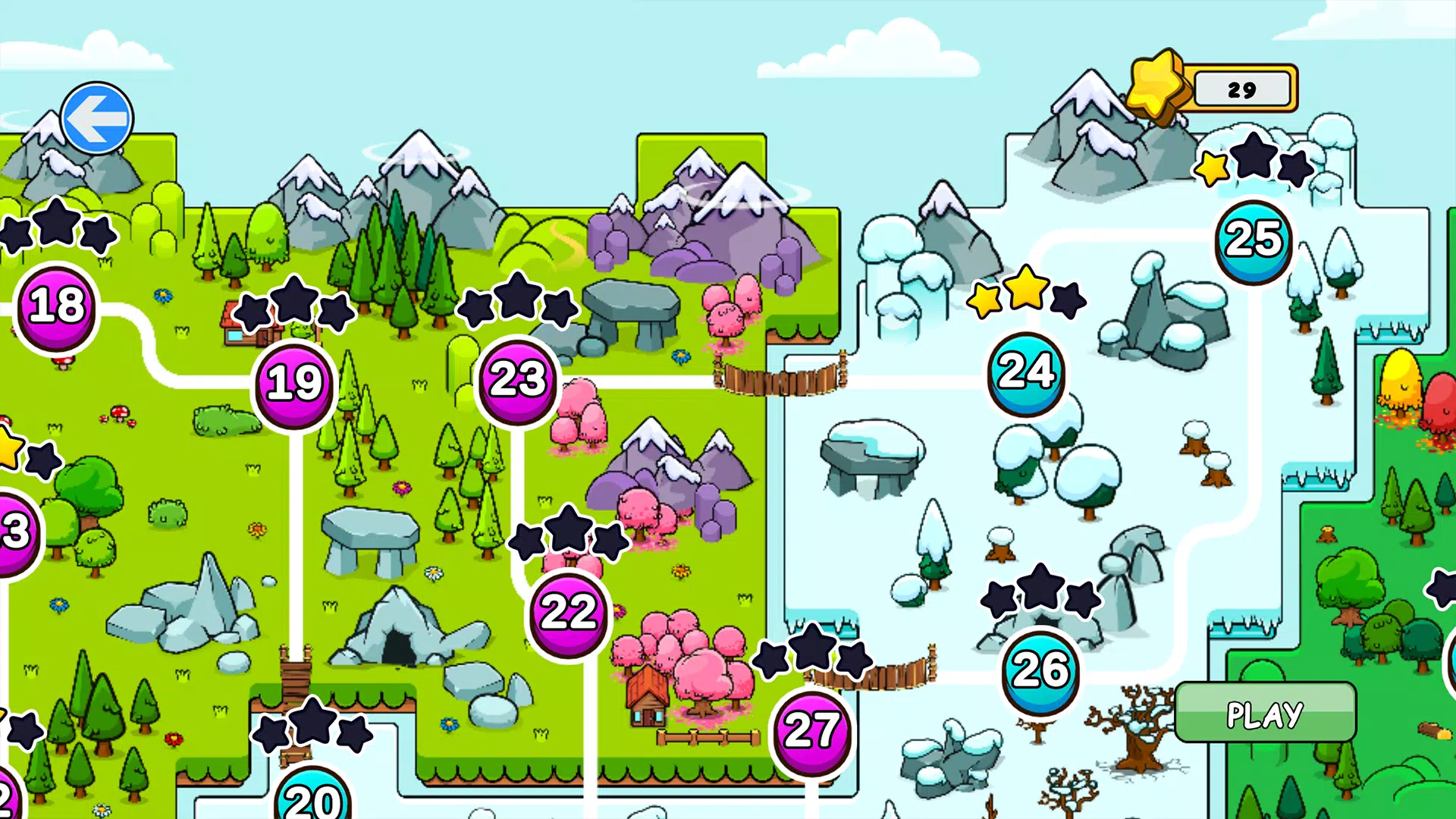Select level 26 node

coord(1040,670)
